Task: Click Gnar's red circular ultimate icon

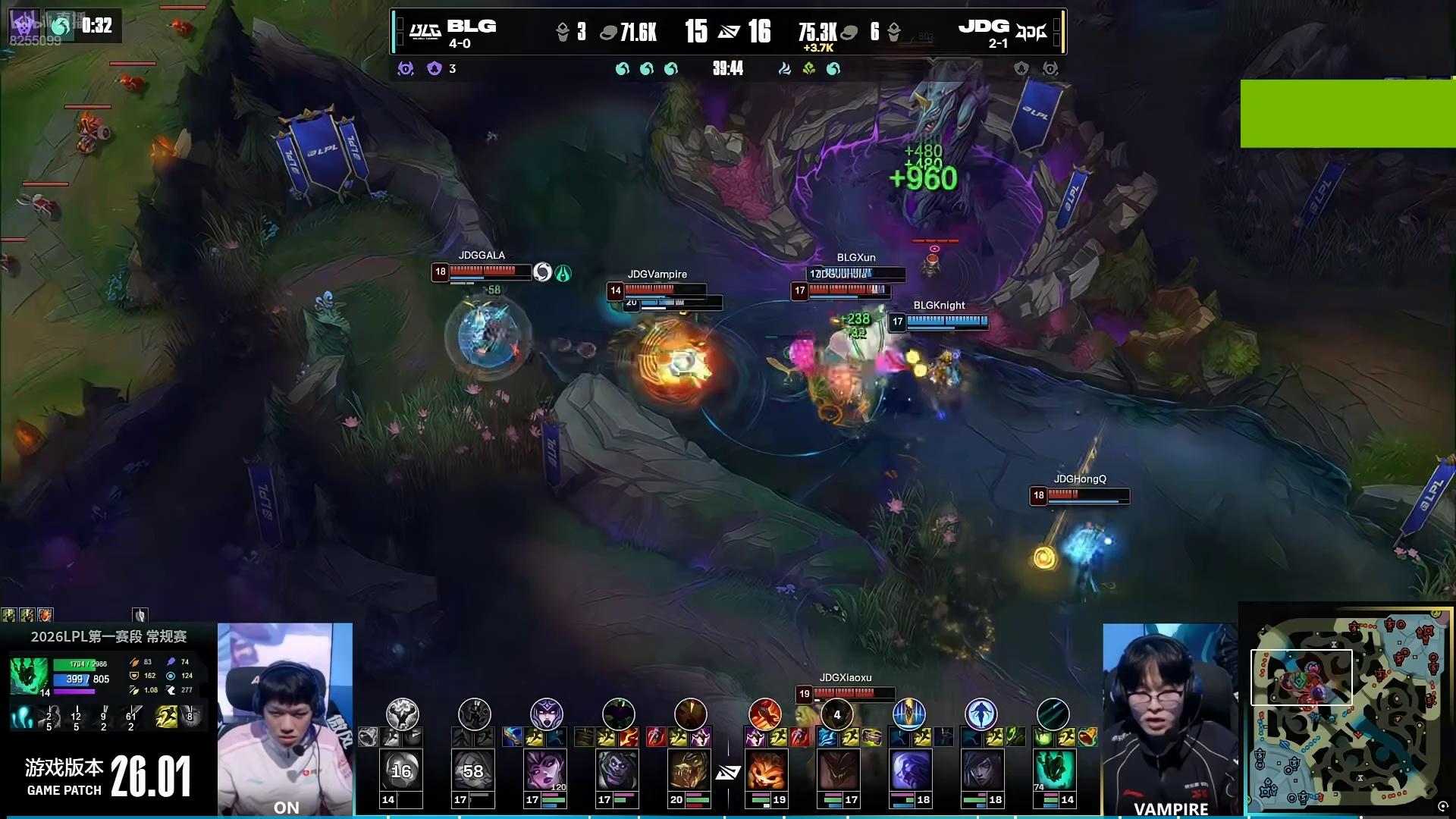Action: pyautogui.click(x=765, y=714)
